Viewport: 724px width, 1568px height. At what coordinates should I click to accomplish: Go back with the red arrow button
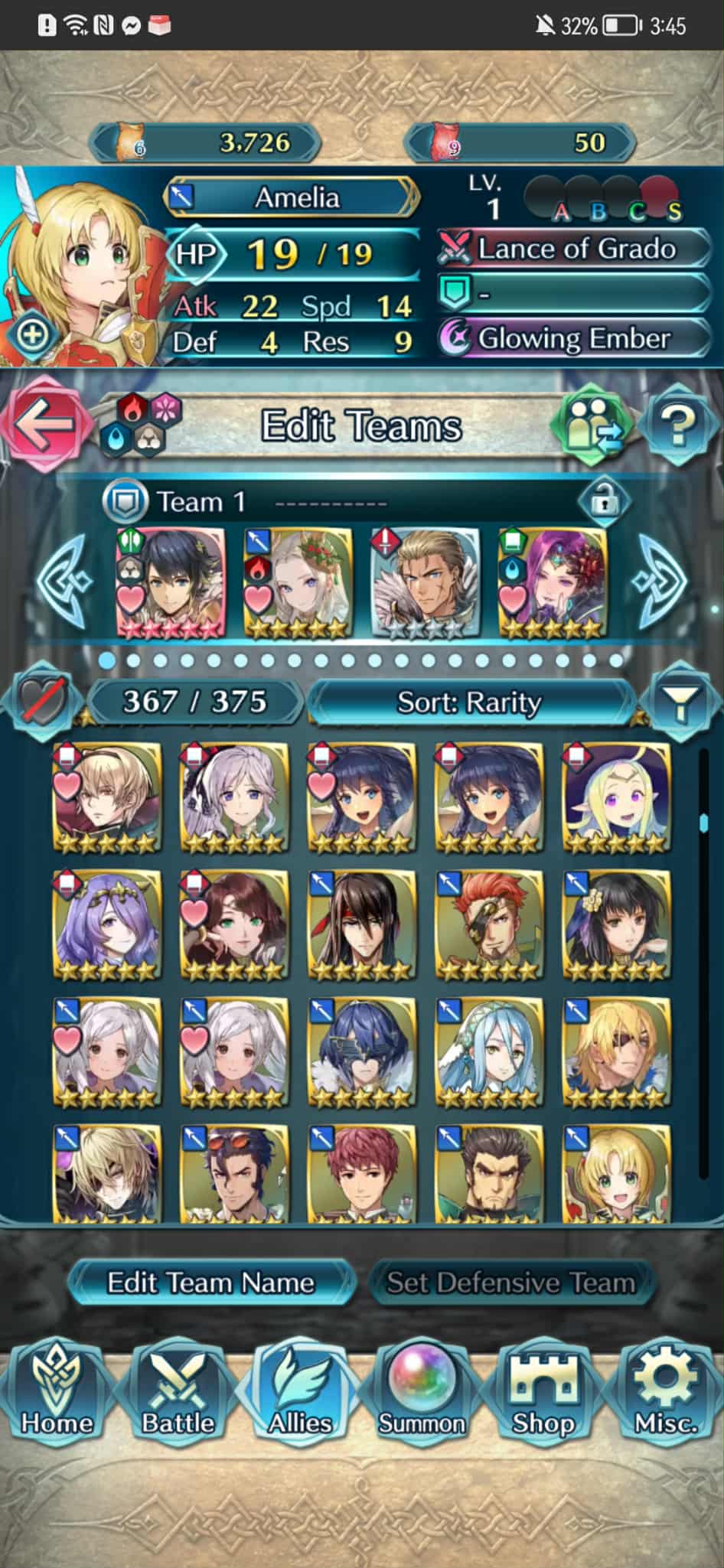click(43, 425)
